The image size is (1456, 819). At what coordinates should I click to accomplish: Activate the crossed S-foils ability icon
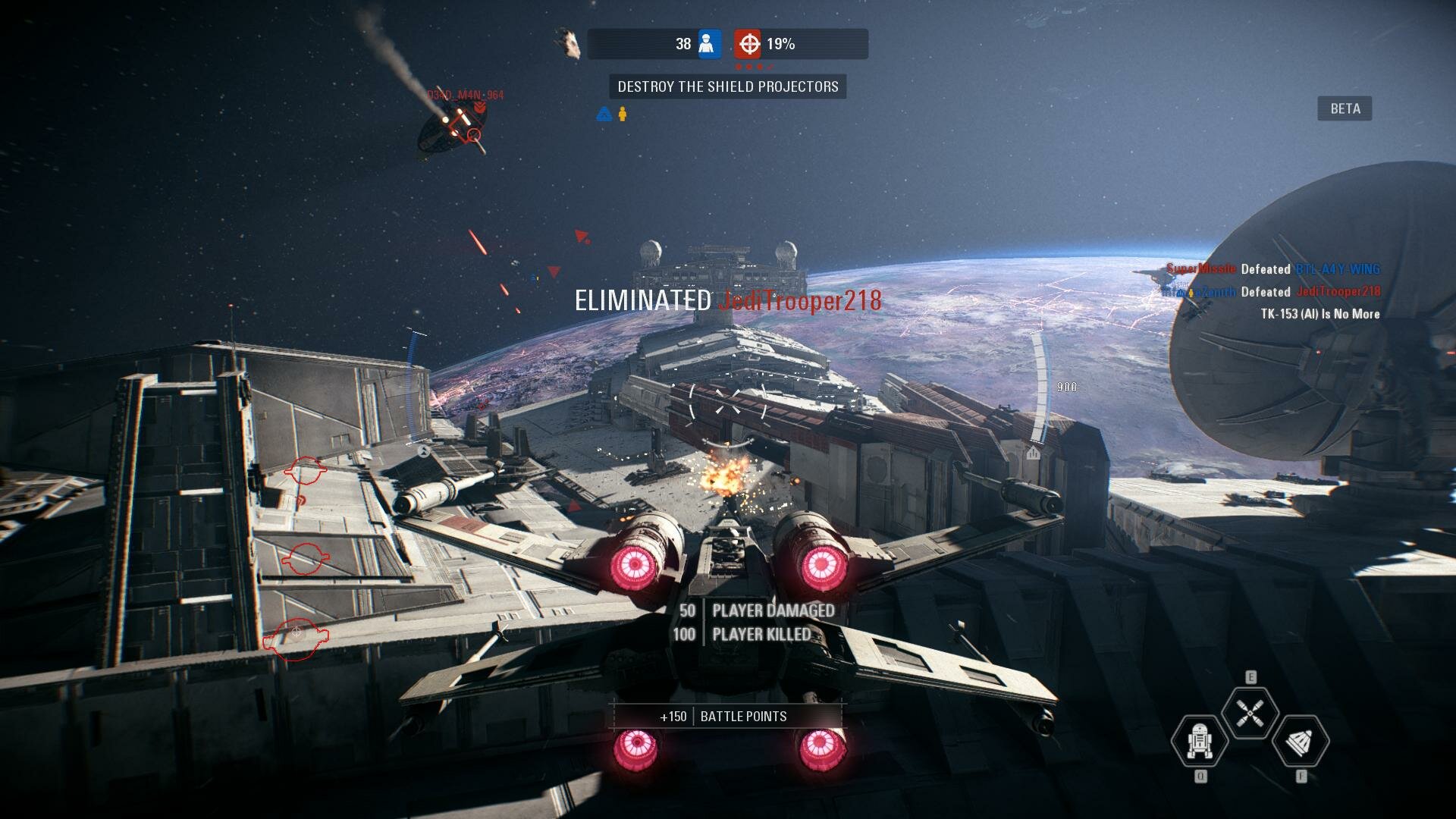point(1250,713)
